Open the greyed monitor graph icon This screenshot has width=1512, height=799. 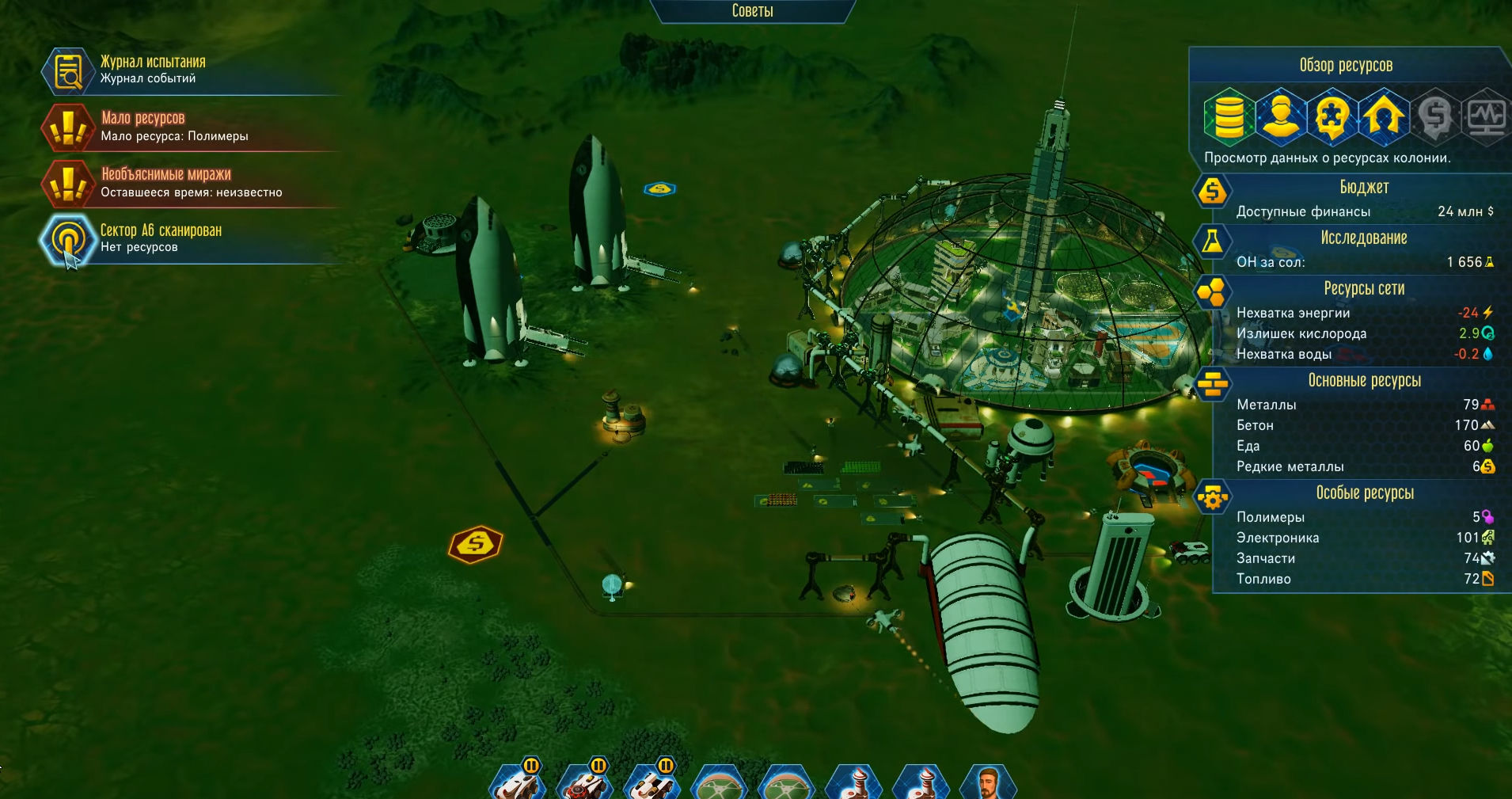point(1485,117)
